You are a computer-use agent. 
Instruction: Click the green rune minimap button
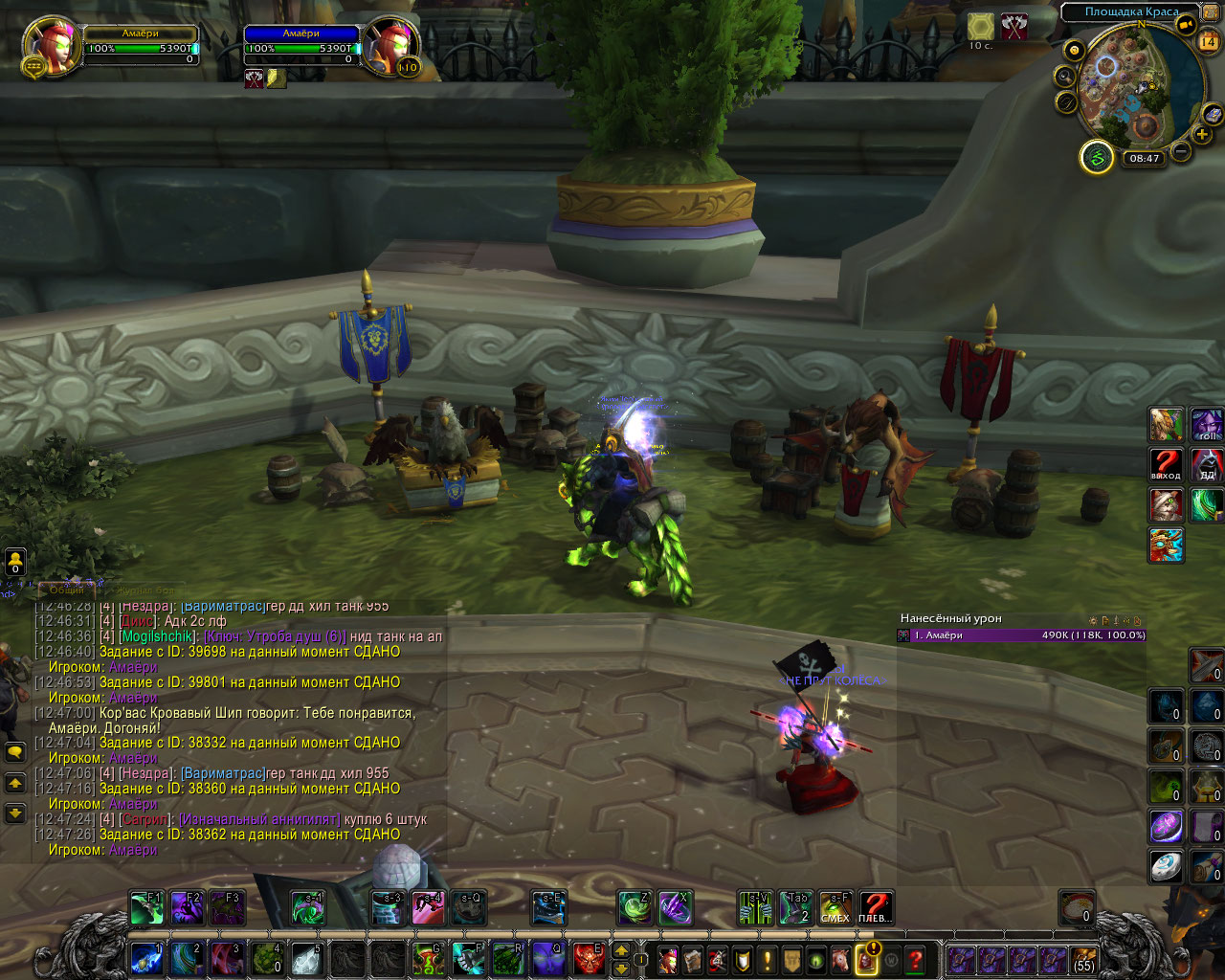pos(1097,157)
